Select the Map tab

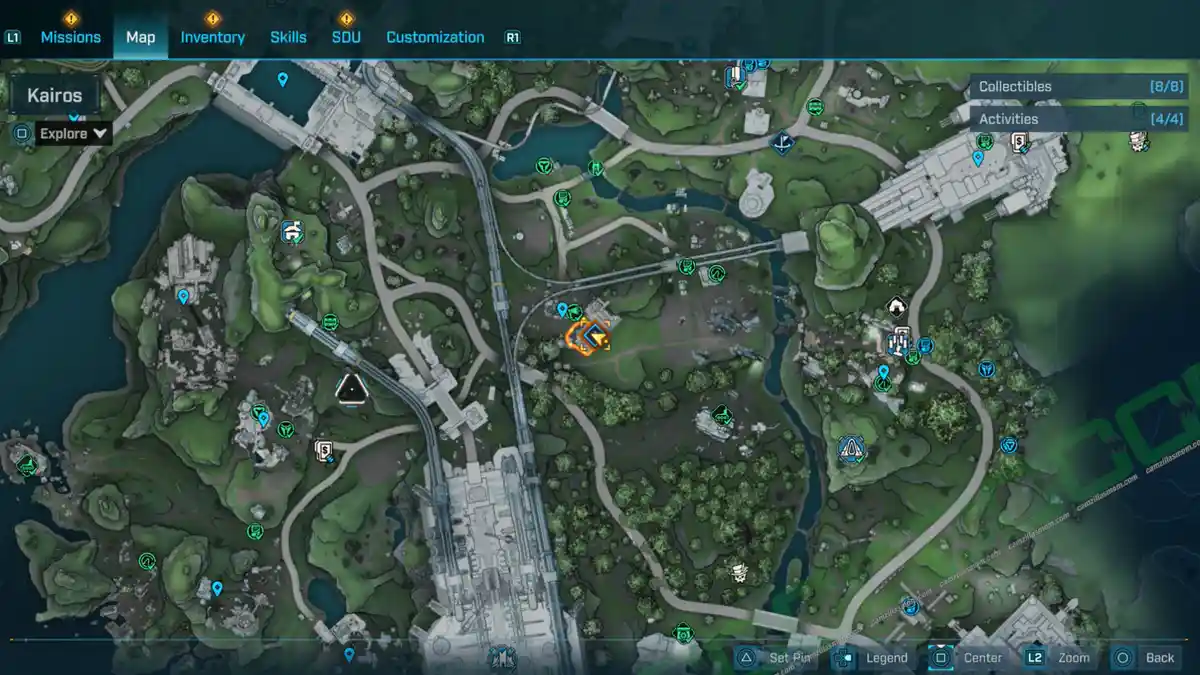pos(140,37)
